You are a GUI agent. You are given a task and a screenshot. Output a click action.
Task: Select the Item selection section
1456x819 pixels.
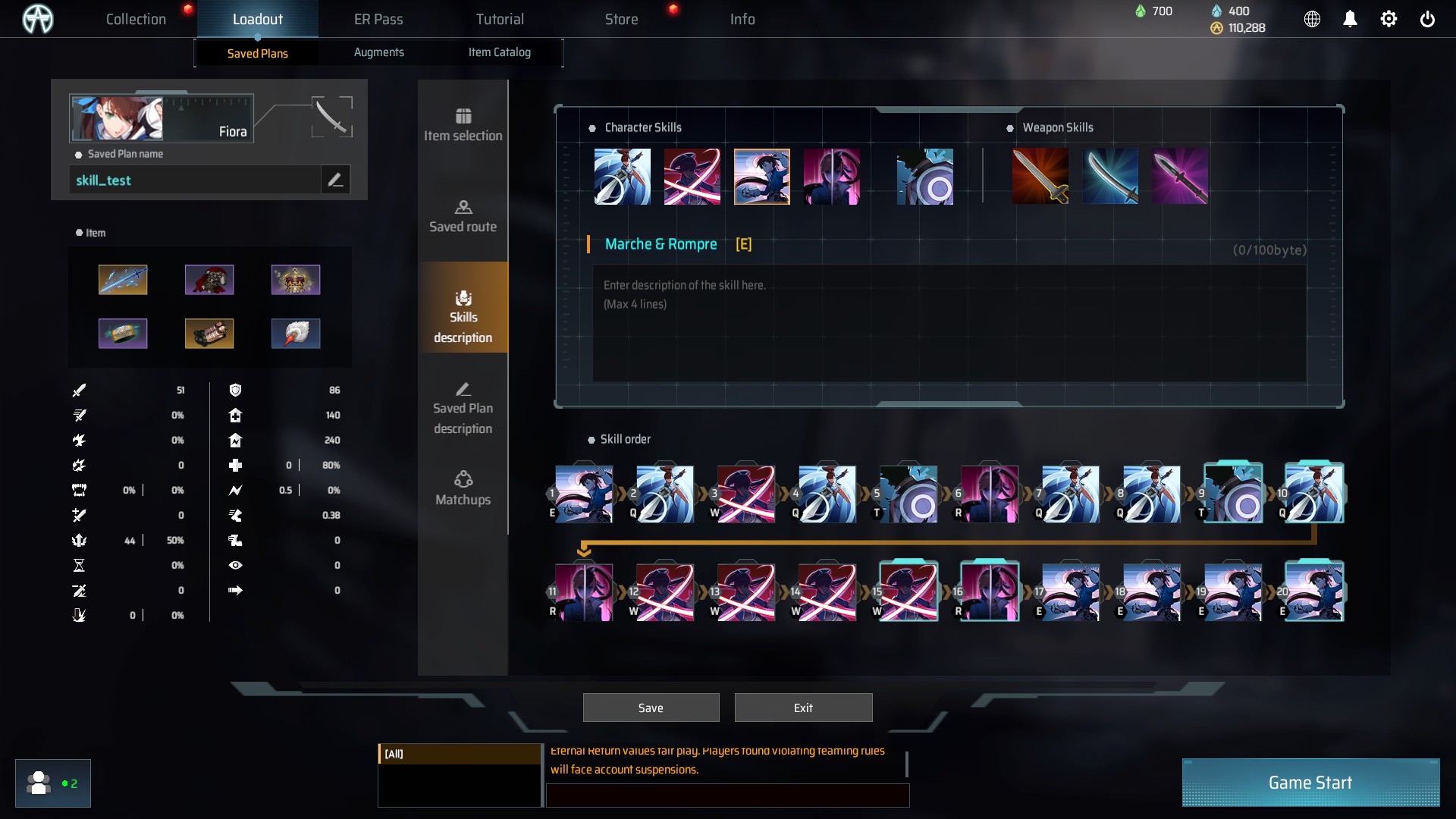(x=463, y=125)
